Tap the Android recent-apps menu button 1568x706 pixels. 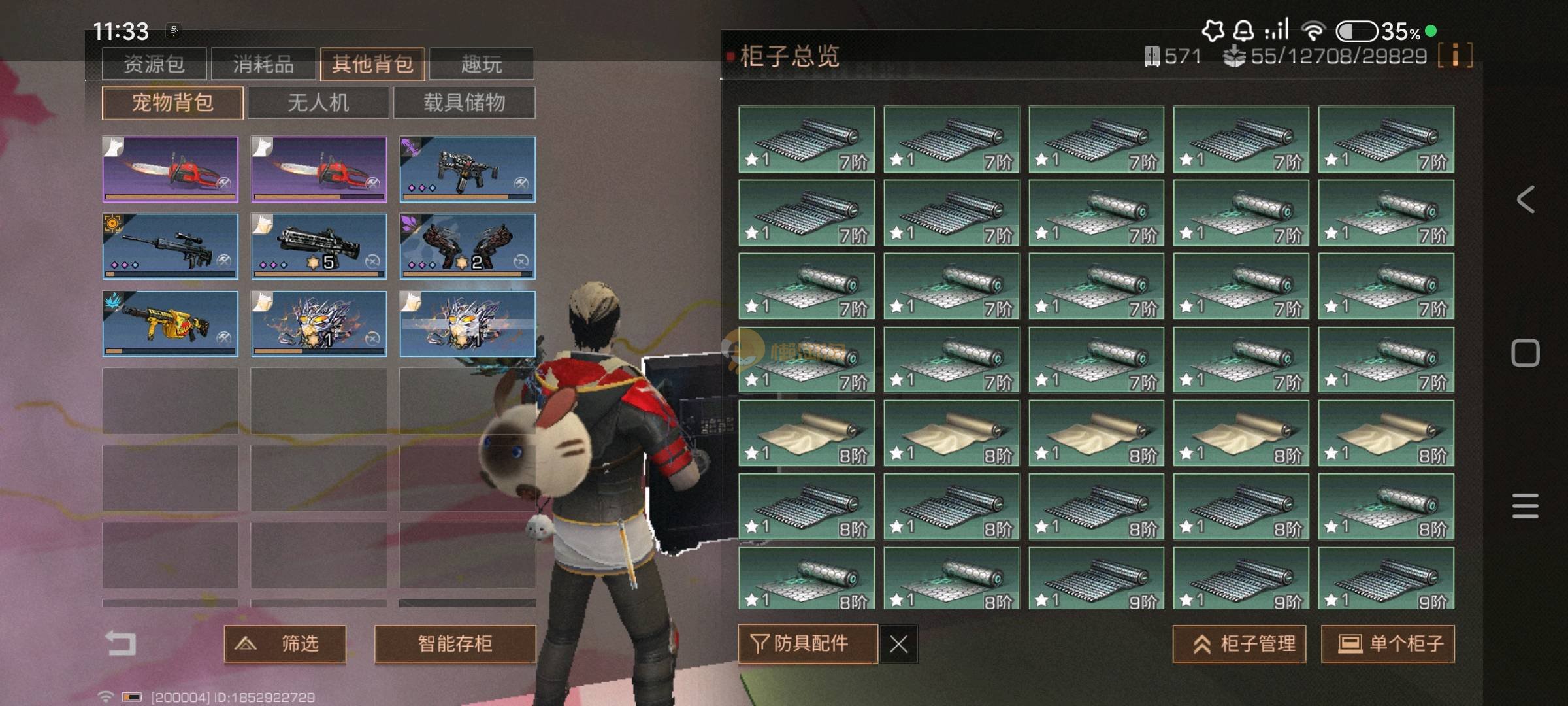click(1525, 506)
